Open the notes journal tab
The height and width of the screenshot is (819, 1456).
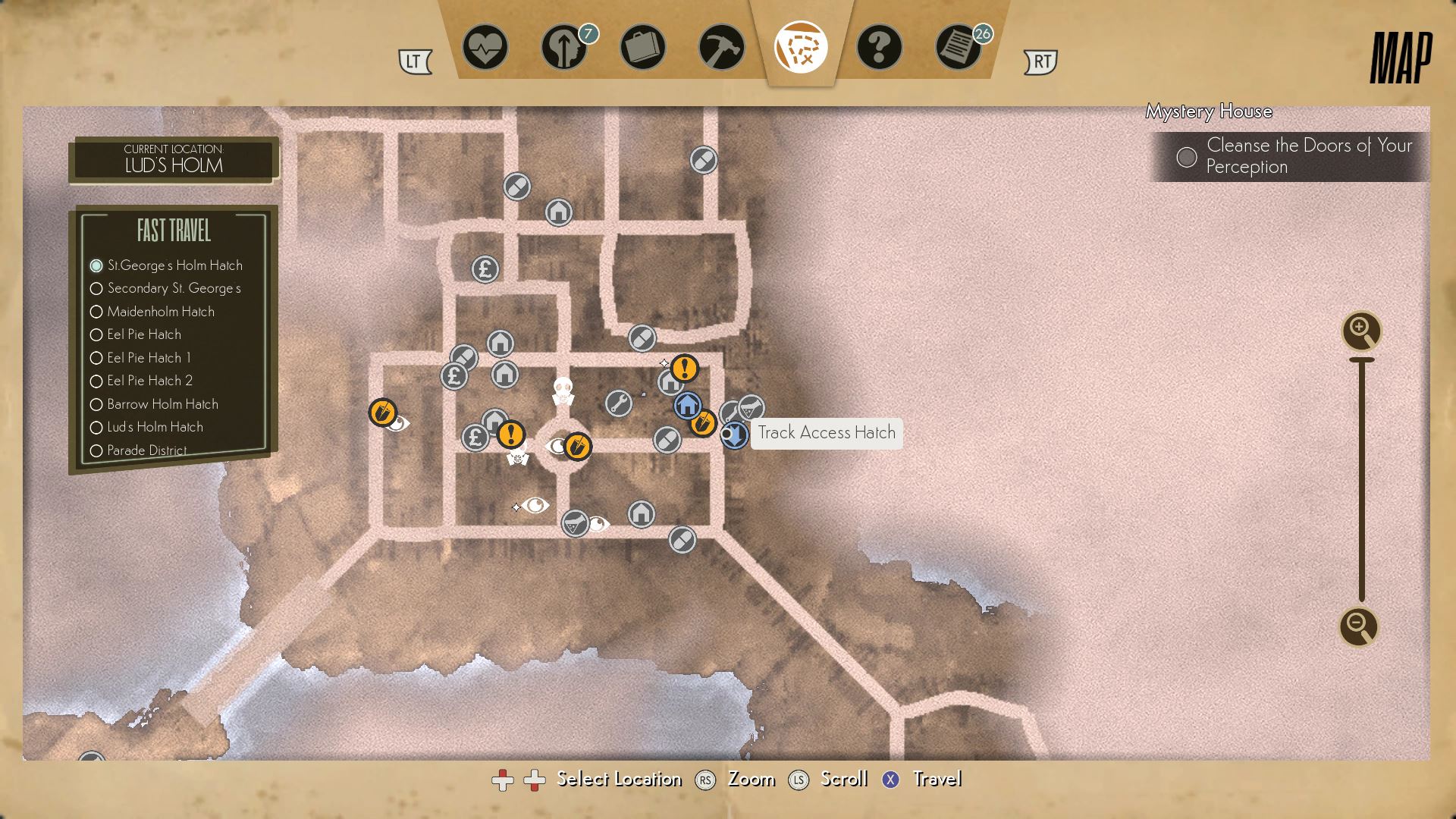(x=958, y=48)
